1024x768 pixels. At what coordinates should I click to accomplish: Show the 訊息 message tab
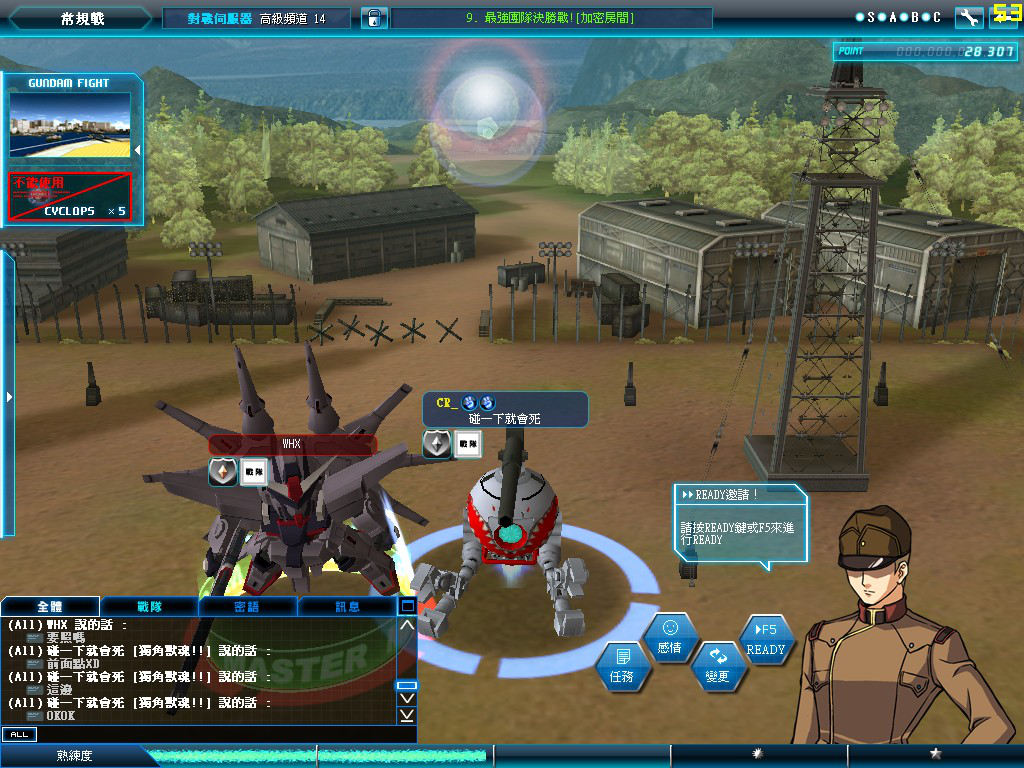coord(346,606)
